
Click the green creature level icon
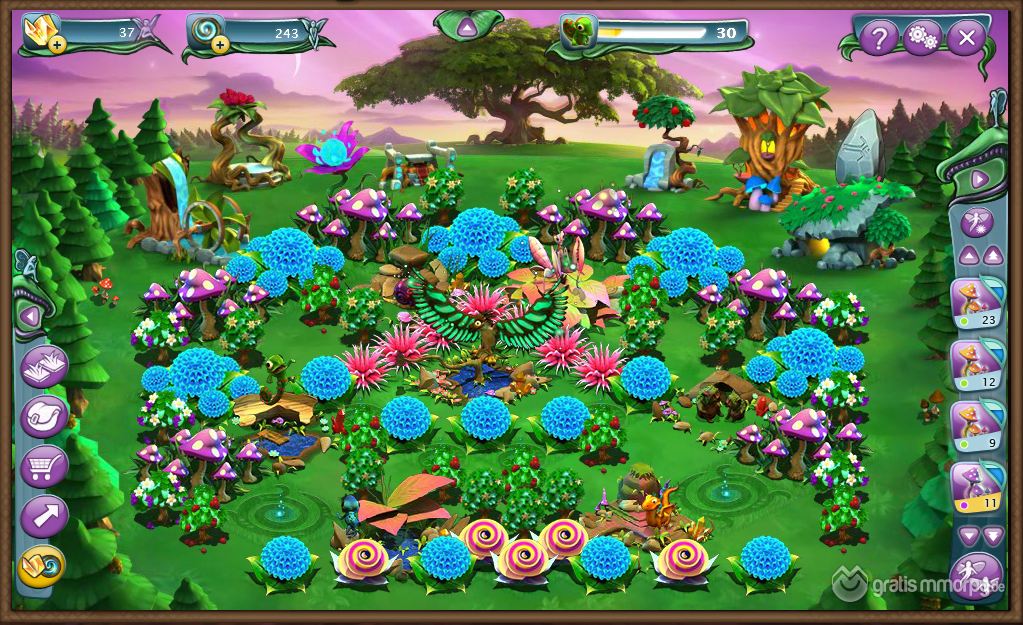577,33
